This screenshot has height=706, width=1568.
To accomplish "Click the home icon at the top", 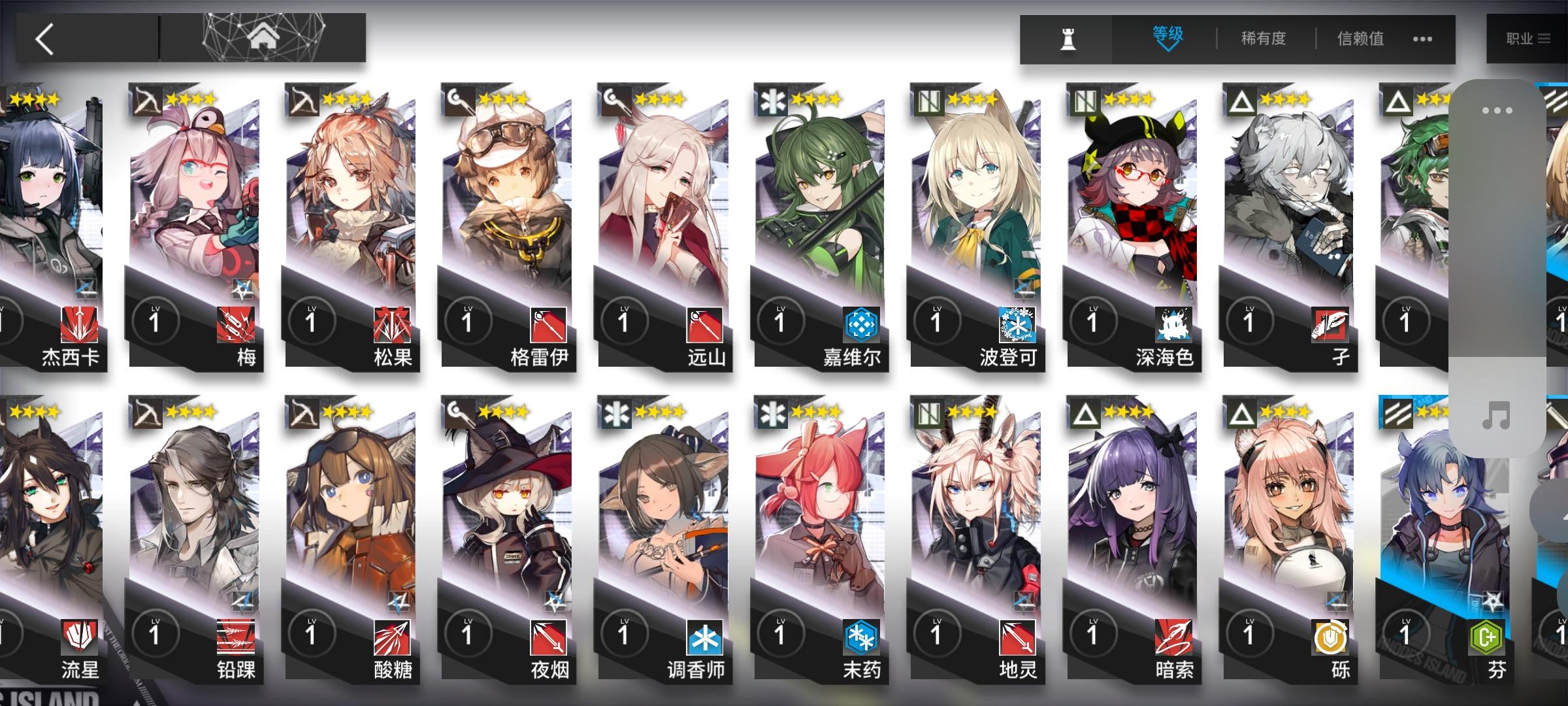I will tap(262, 36).
